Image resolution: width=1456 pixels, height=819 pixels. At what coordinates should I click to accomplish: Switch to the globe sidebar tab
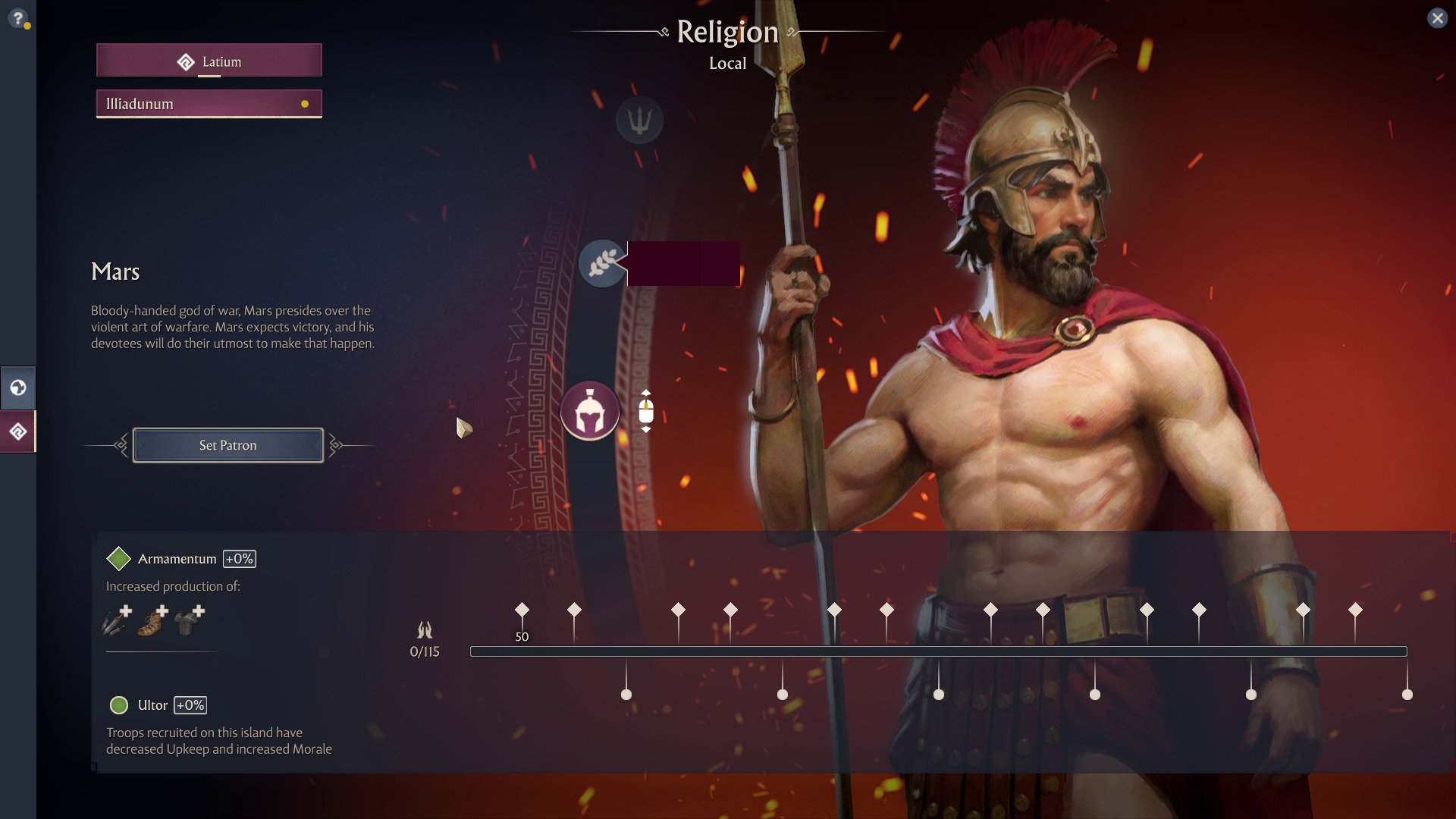pyautogui.click(x=17, y=388)
